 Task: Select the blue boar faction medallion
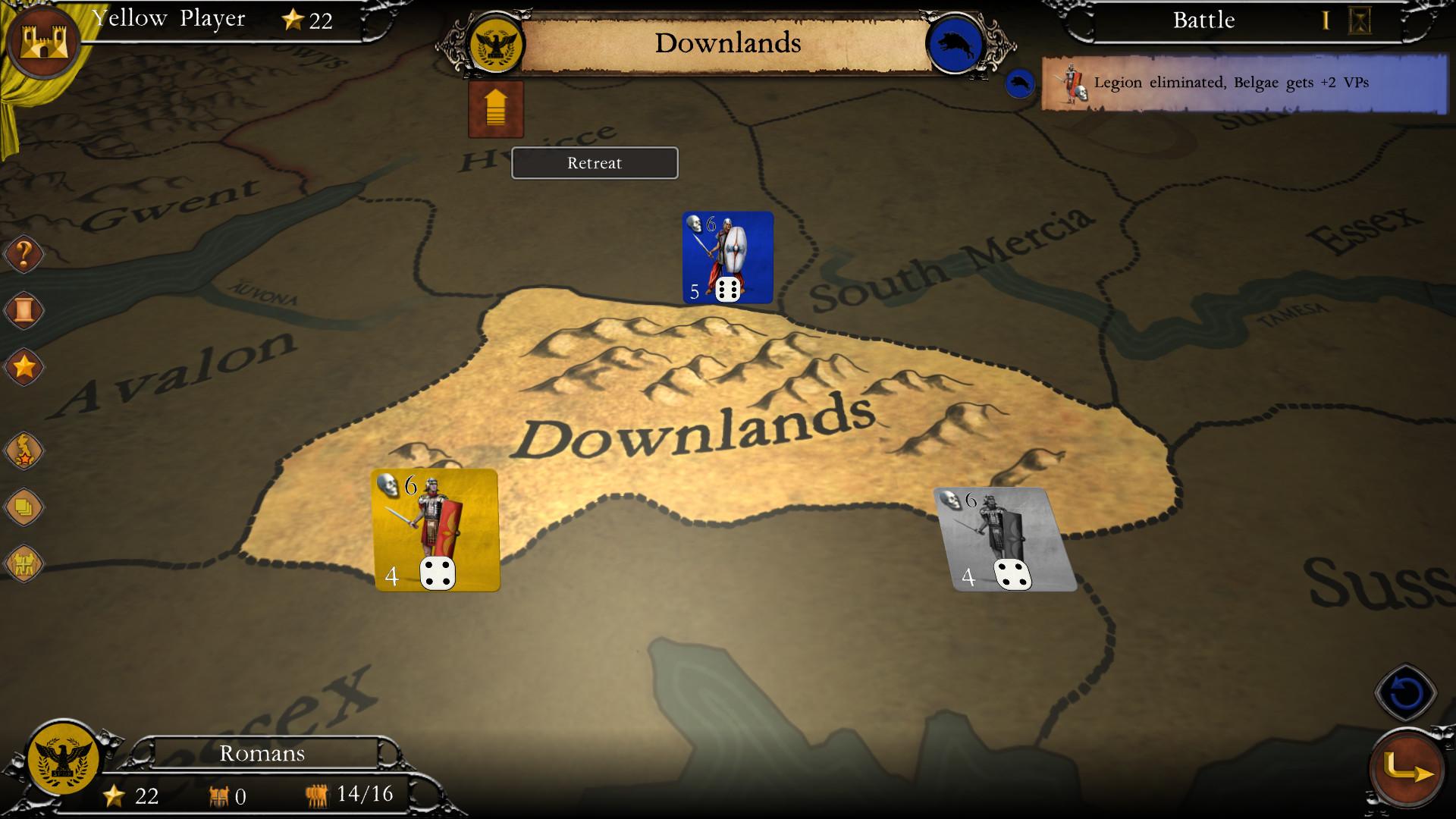pos(955,43)
